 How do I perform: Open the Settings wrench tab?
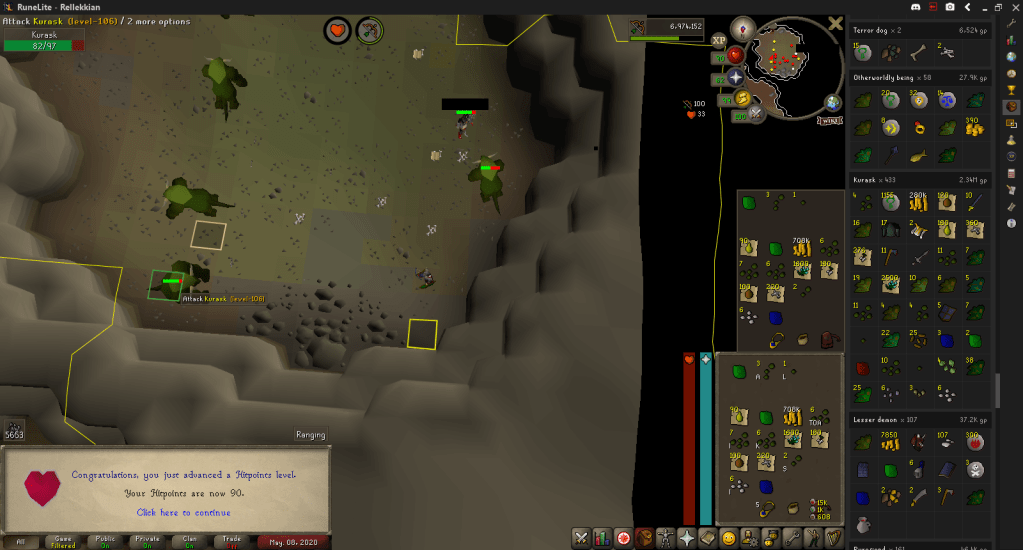pyautogui.click(x=793, y=538)
